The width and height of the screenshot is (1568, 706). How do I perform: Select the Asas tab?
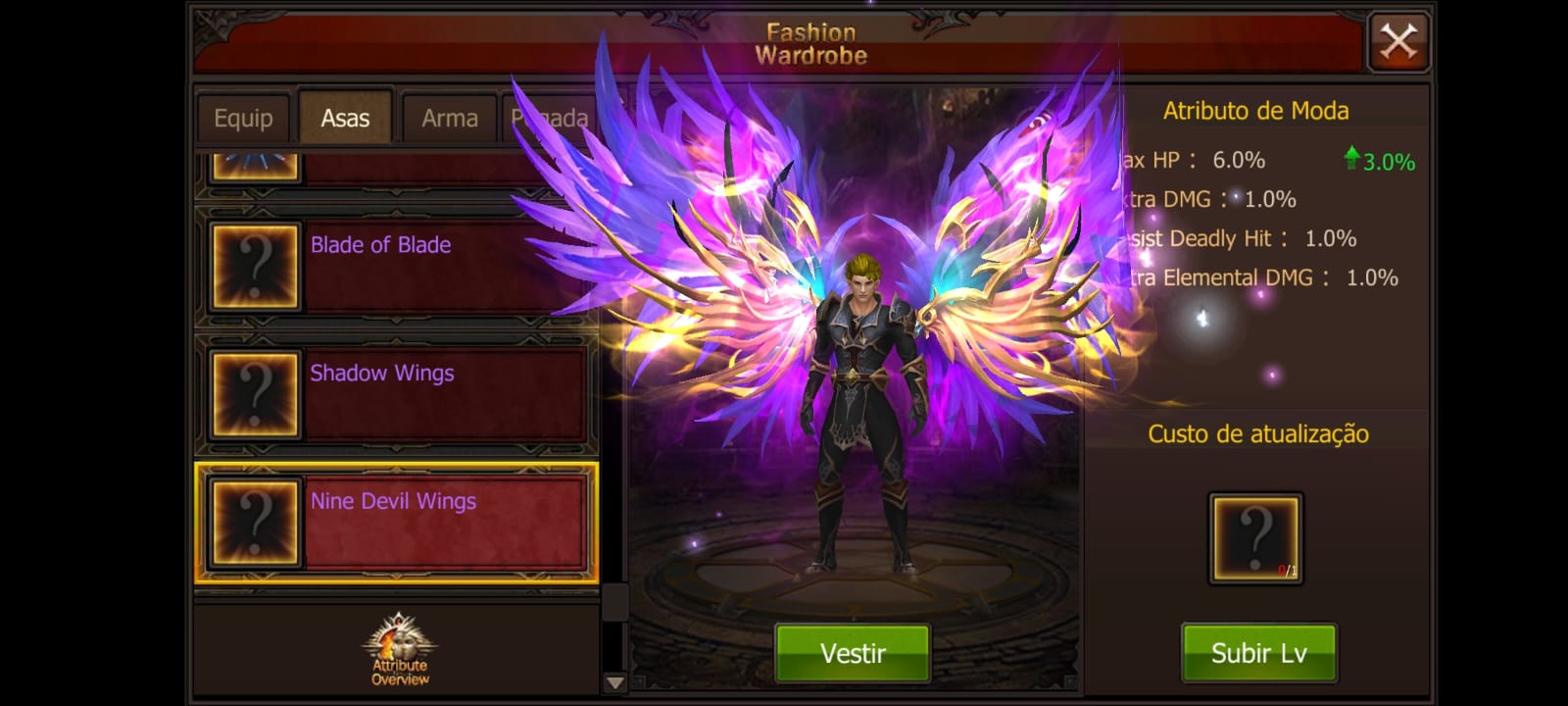(345, 115)
